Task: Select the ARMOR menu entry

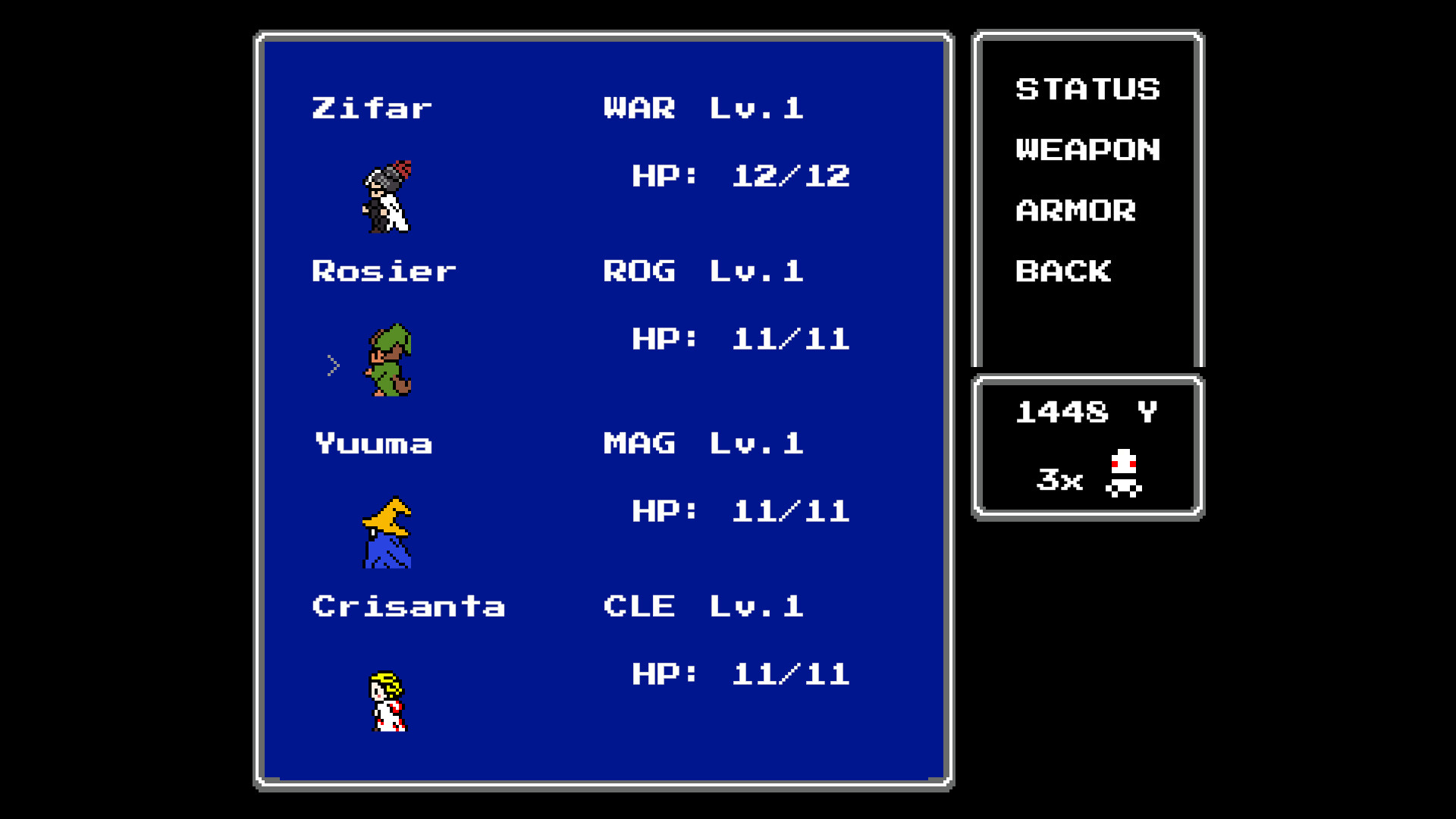Action: click(x=1077, y=211)
